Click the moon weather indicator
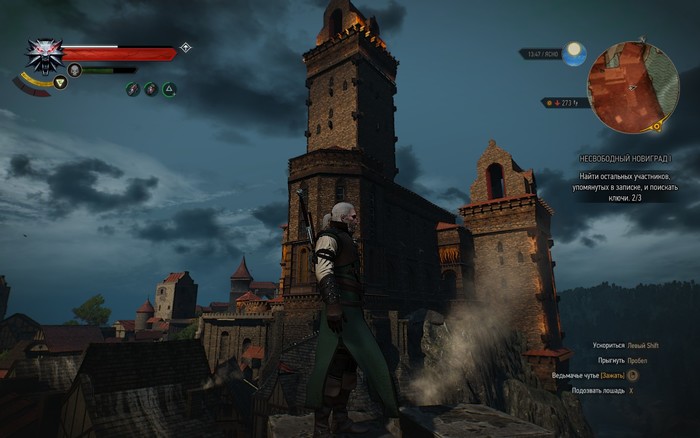Screen dimensions: 700x438 click(x=574, y=54)
